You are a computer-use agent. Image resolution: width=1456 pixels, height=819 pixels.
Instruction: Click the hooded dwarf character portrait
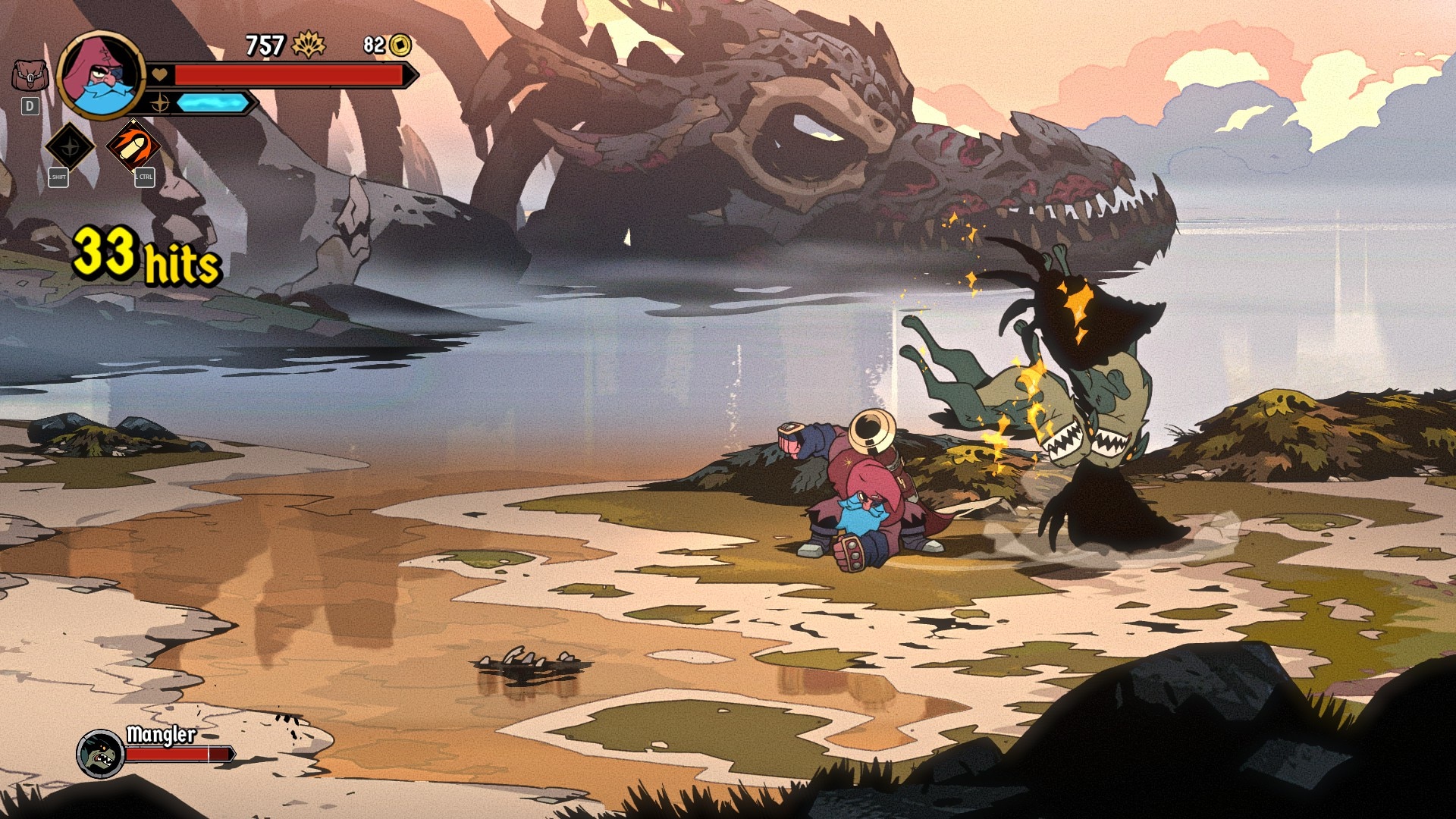pos(101,74)
